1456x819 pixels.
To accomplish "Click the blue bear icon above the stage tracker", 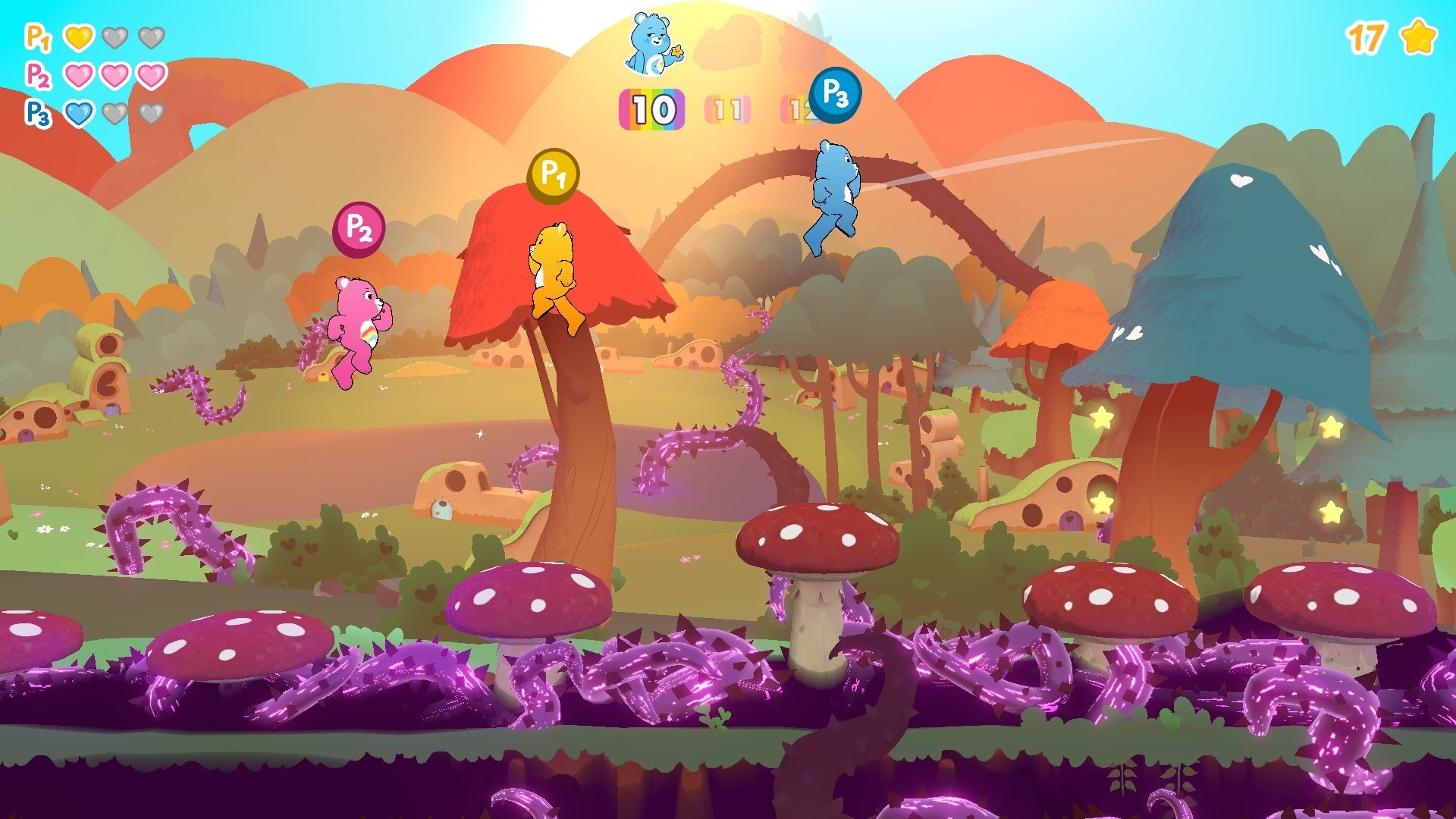I will 652,44.
